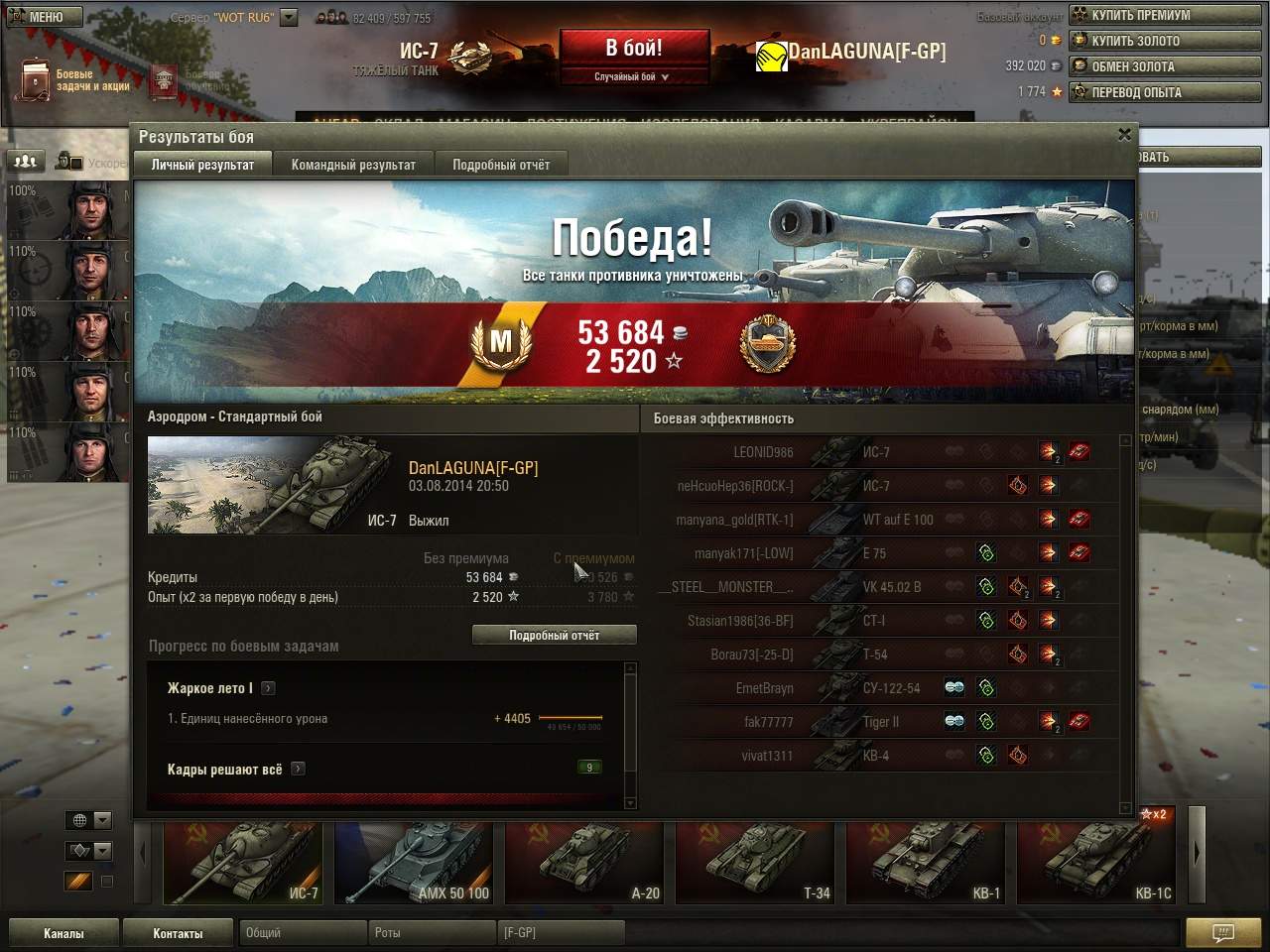Open the Каналы chat channels button

tap(63, 933)
